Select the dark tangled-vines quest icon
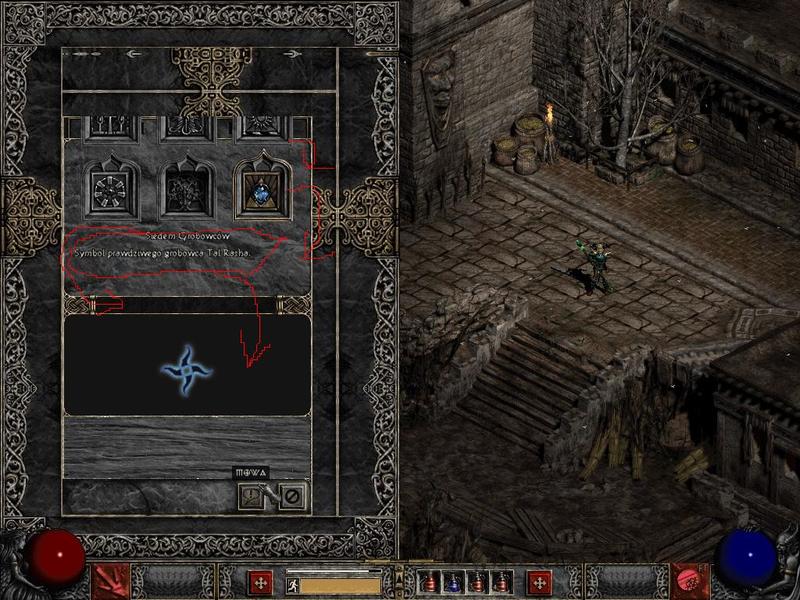 pyautogui.click(x=185, y=187)
